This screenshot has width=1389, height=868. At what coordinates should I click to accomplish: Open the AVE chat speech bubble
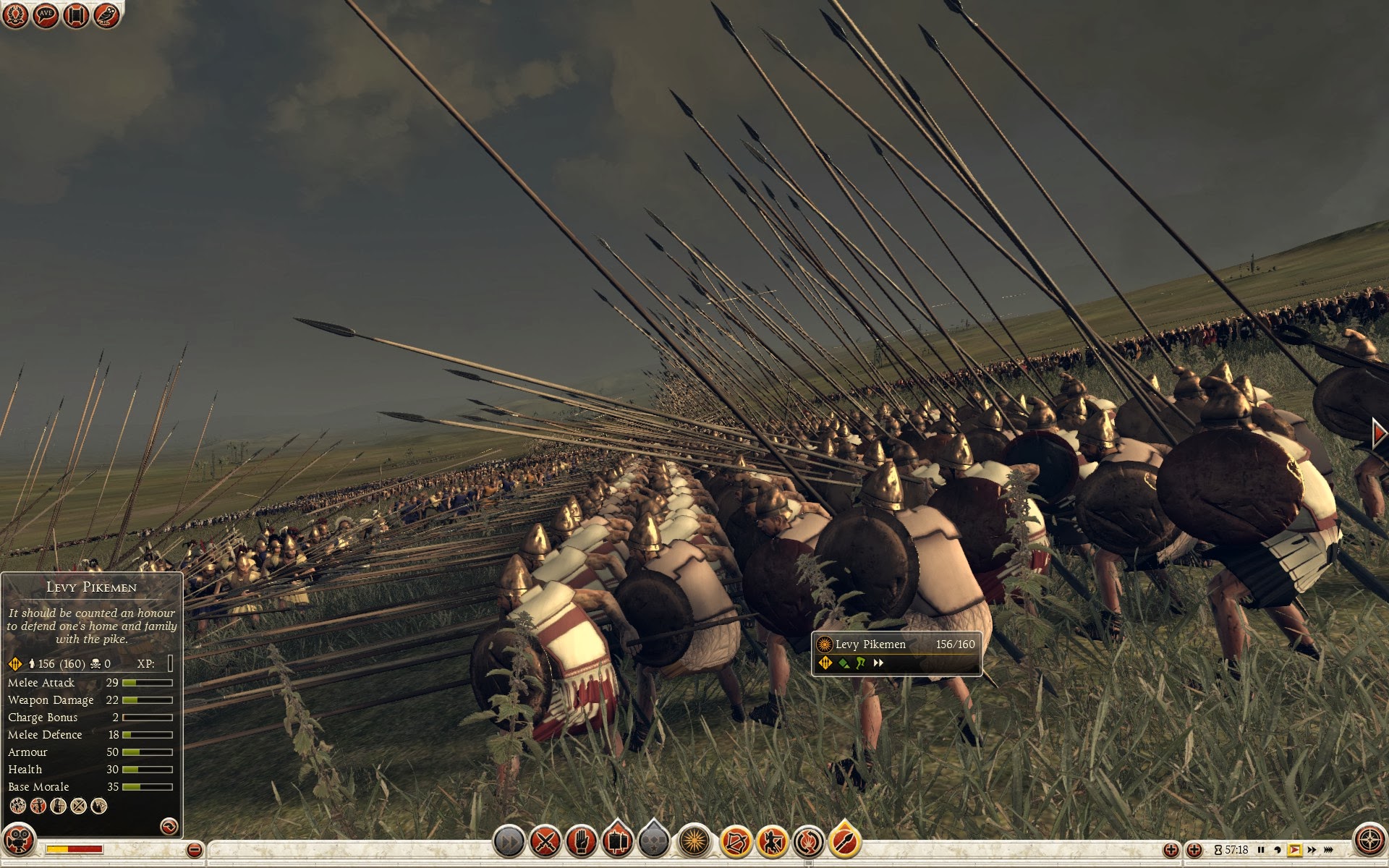pos(46,15)
